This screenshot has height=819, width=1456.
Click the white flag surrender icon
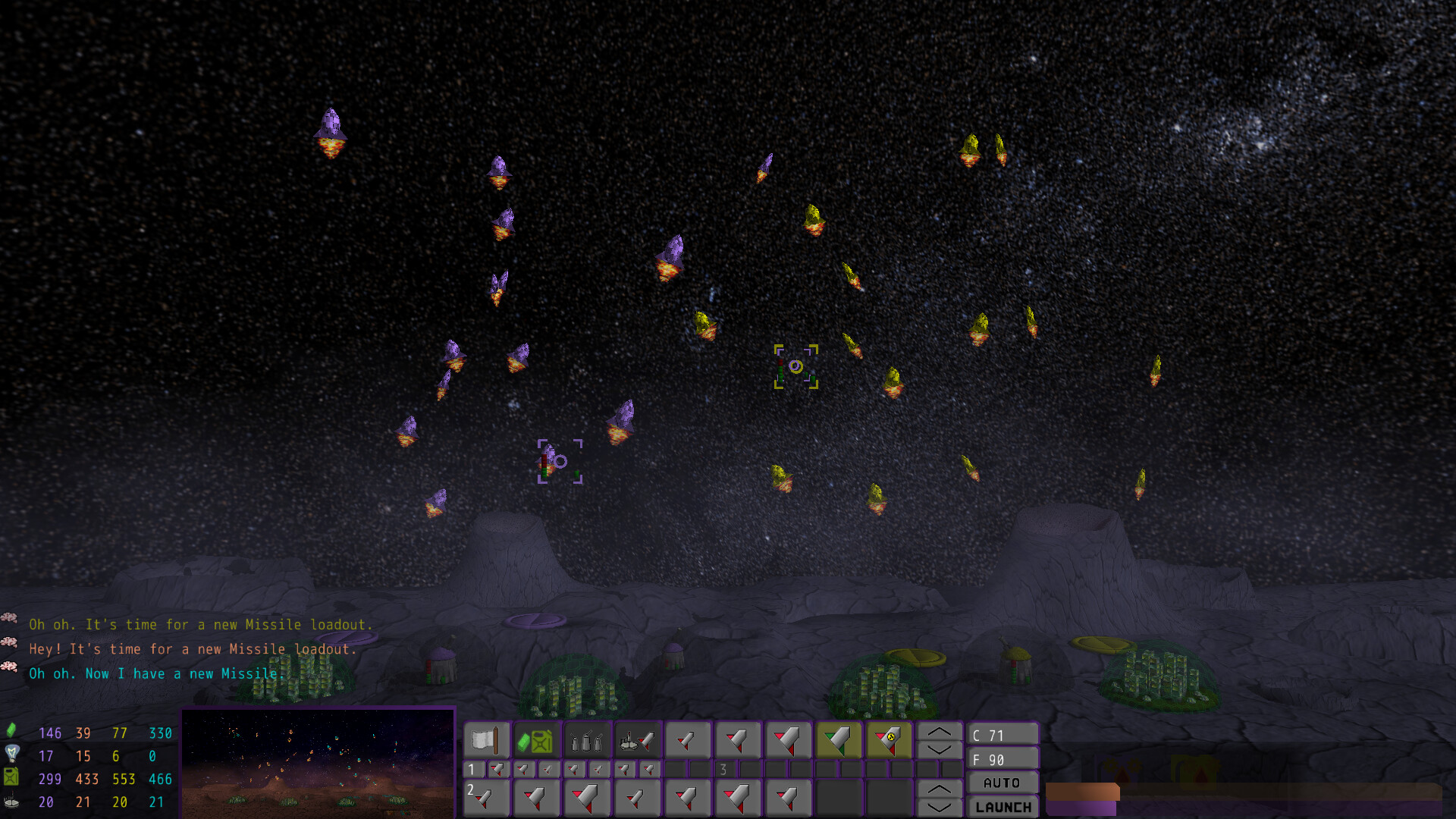(485, 739)
